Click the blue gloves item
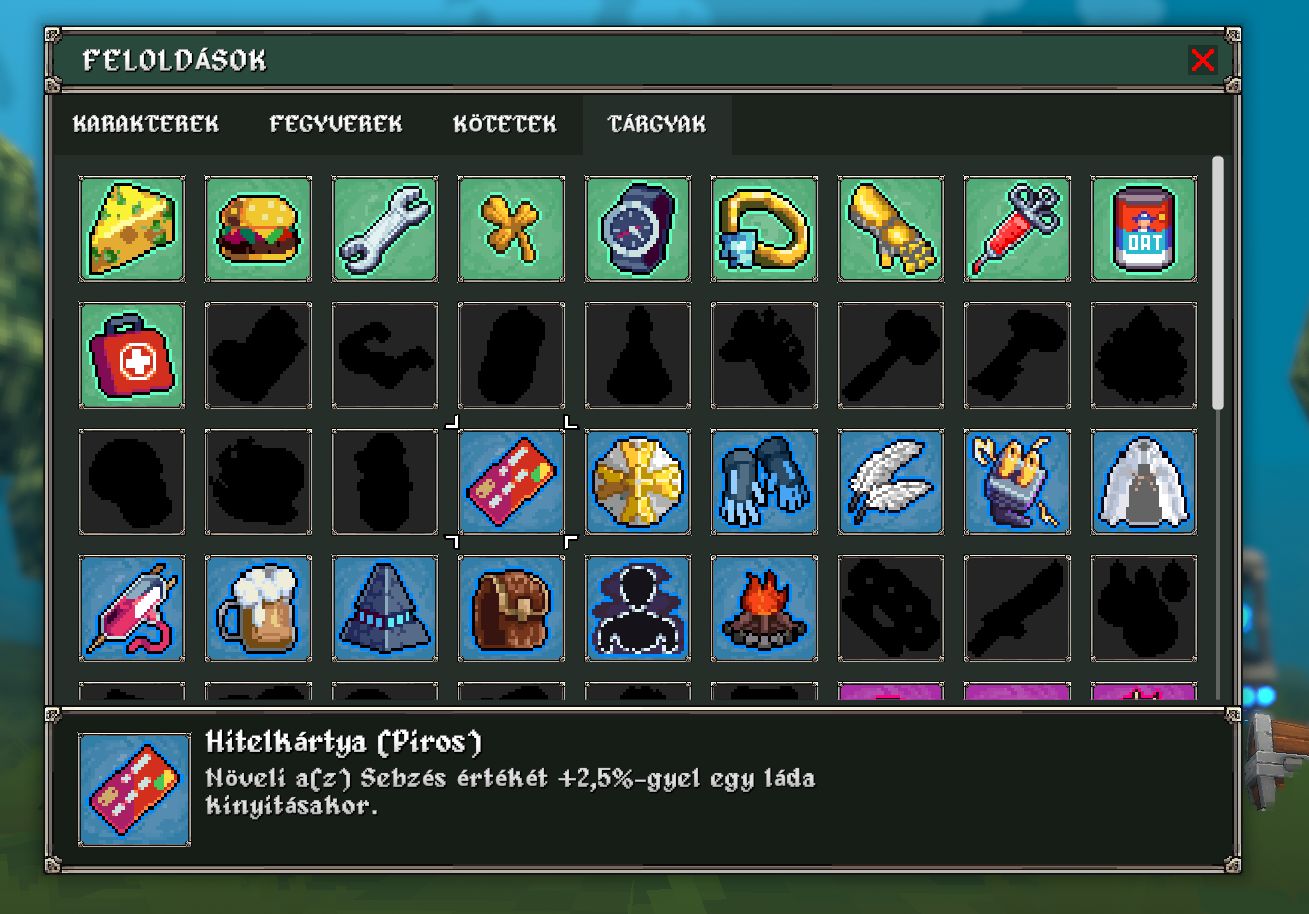 (764, 482)
